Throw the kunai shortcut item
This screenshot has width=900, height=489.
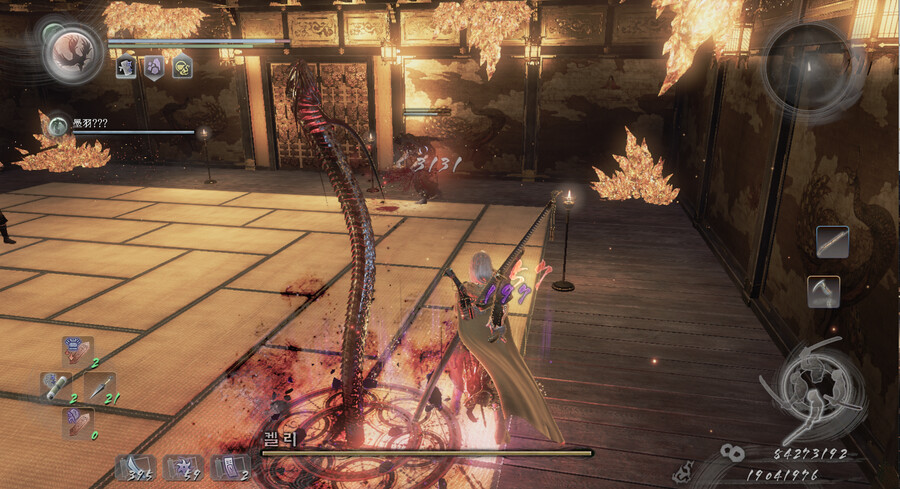[x=99, y=386]
